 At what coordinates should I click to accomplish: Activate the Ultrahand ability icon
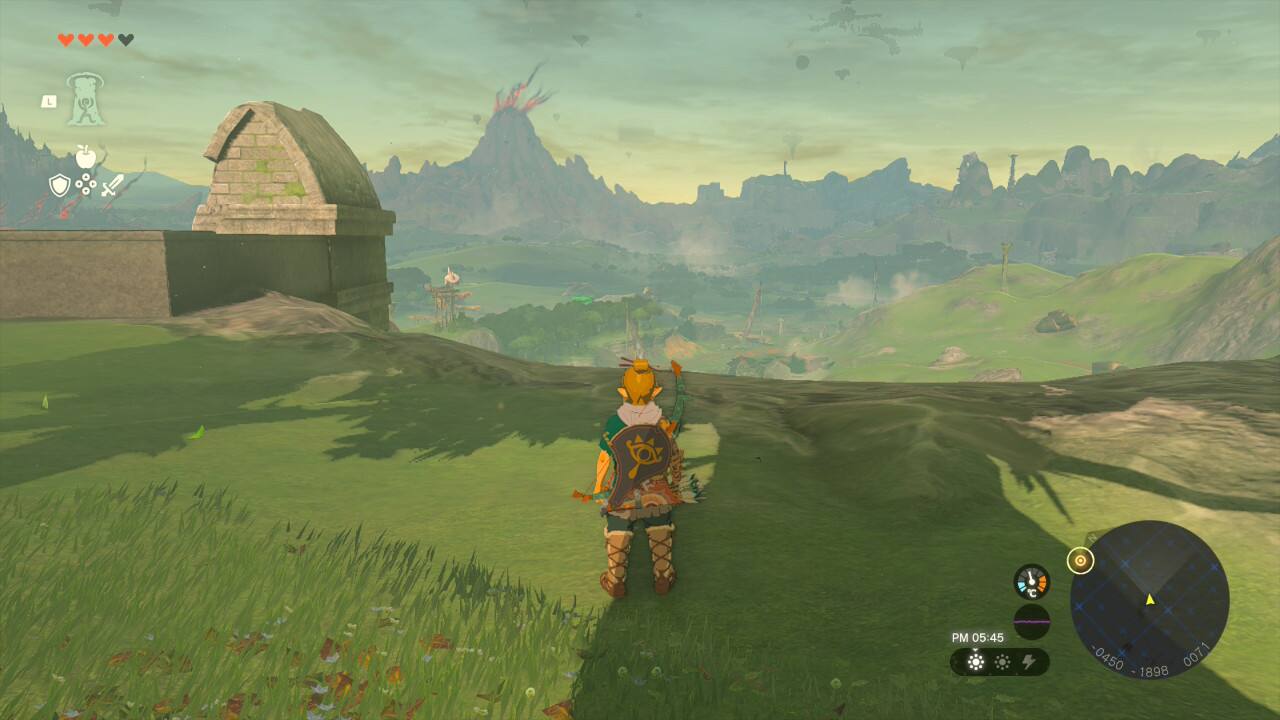click(x=86, y=100)
